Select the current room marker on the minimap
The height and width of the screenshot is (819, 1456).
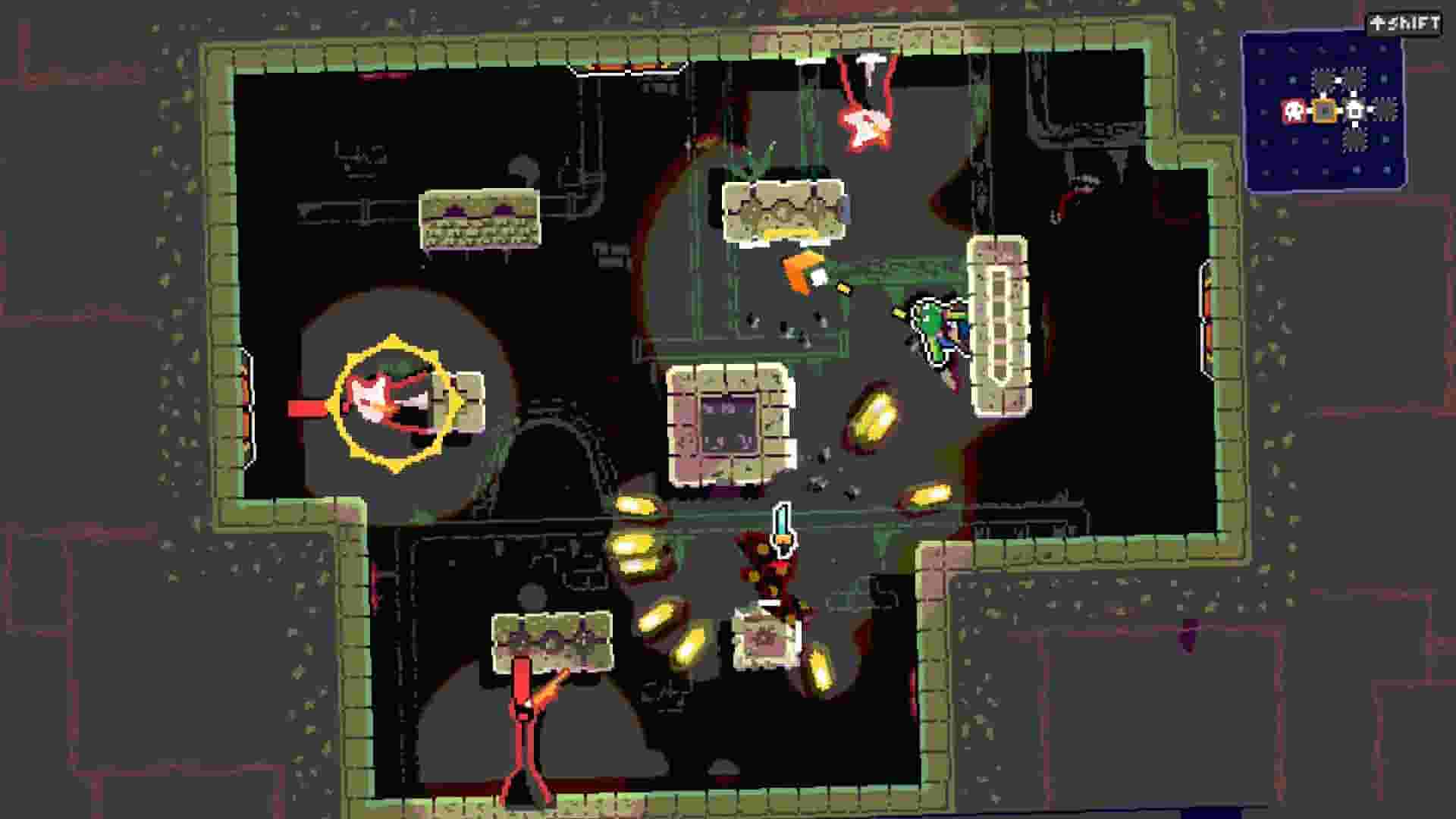click(1324, 111)
